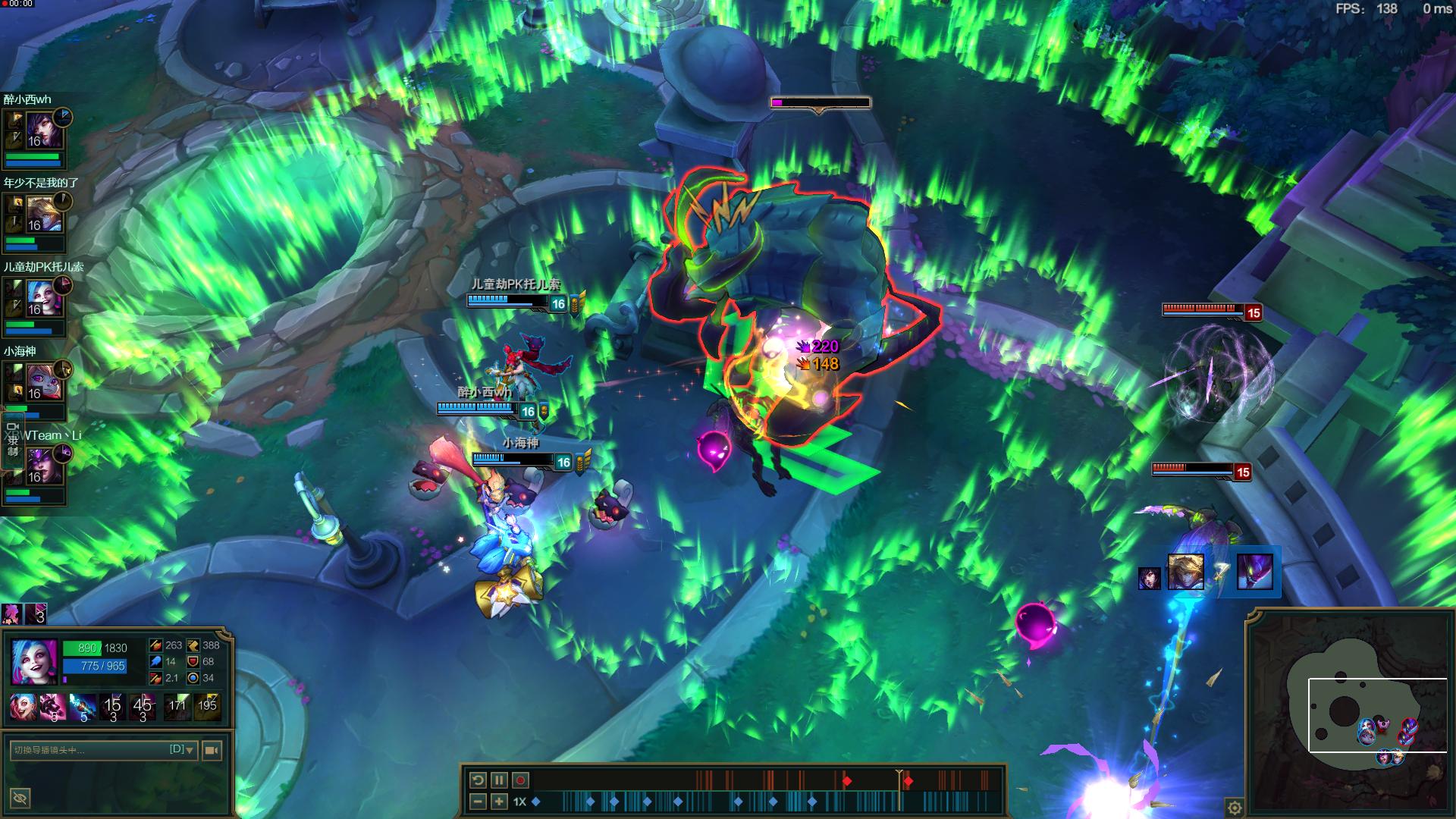Jump to the first red diamond timeline event

(847, 781)
